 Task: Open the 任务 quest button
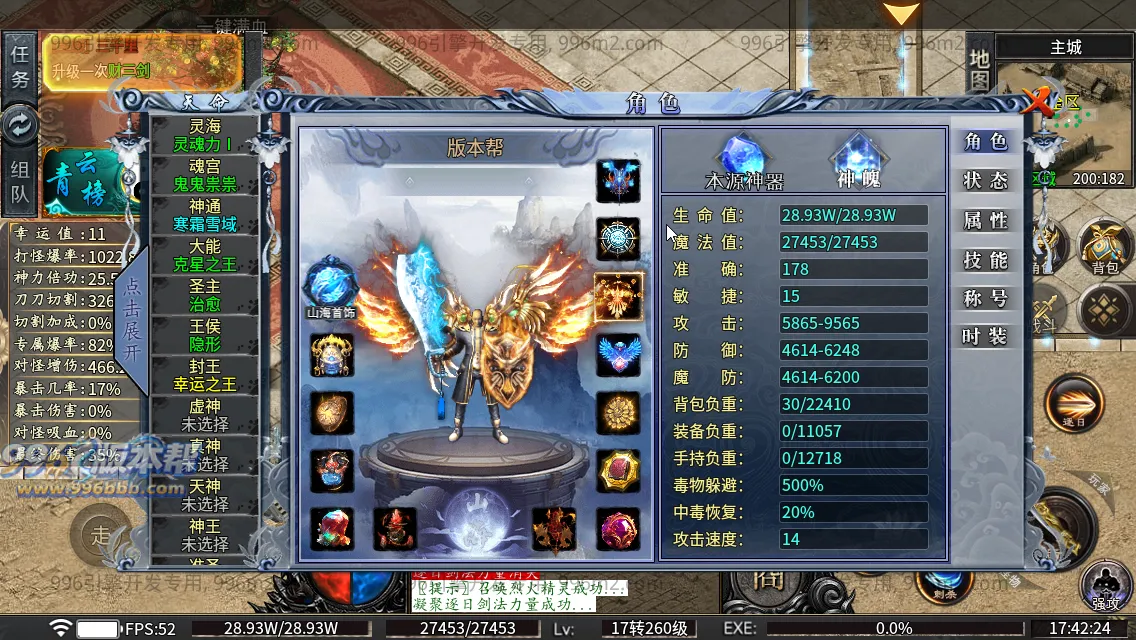pyautogui.click(x=20, y=67)
